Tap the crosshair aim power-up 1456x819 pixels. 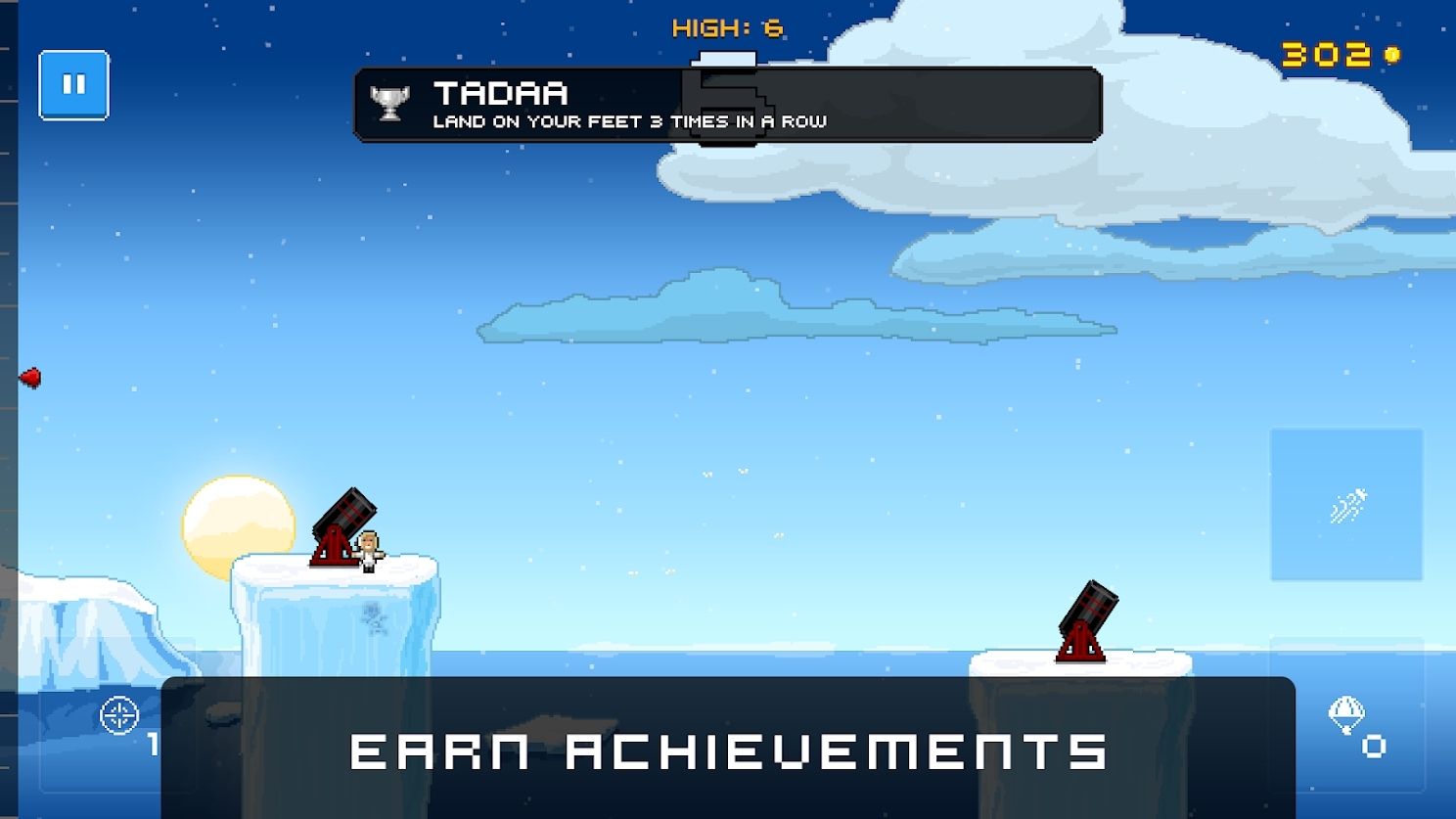click(x=119, y=715)
